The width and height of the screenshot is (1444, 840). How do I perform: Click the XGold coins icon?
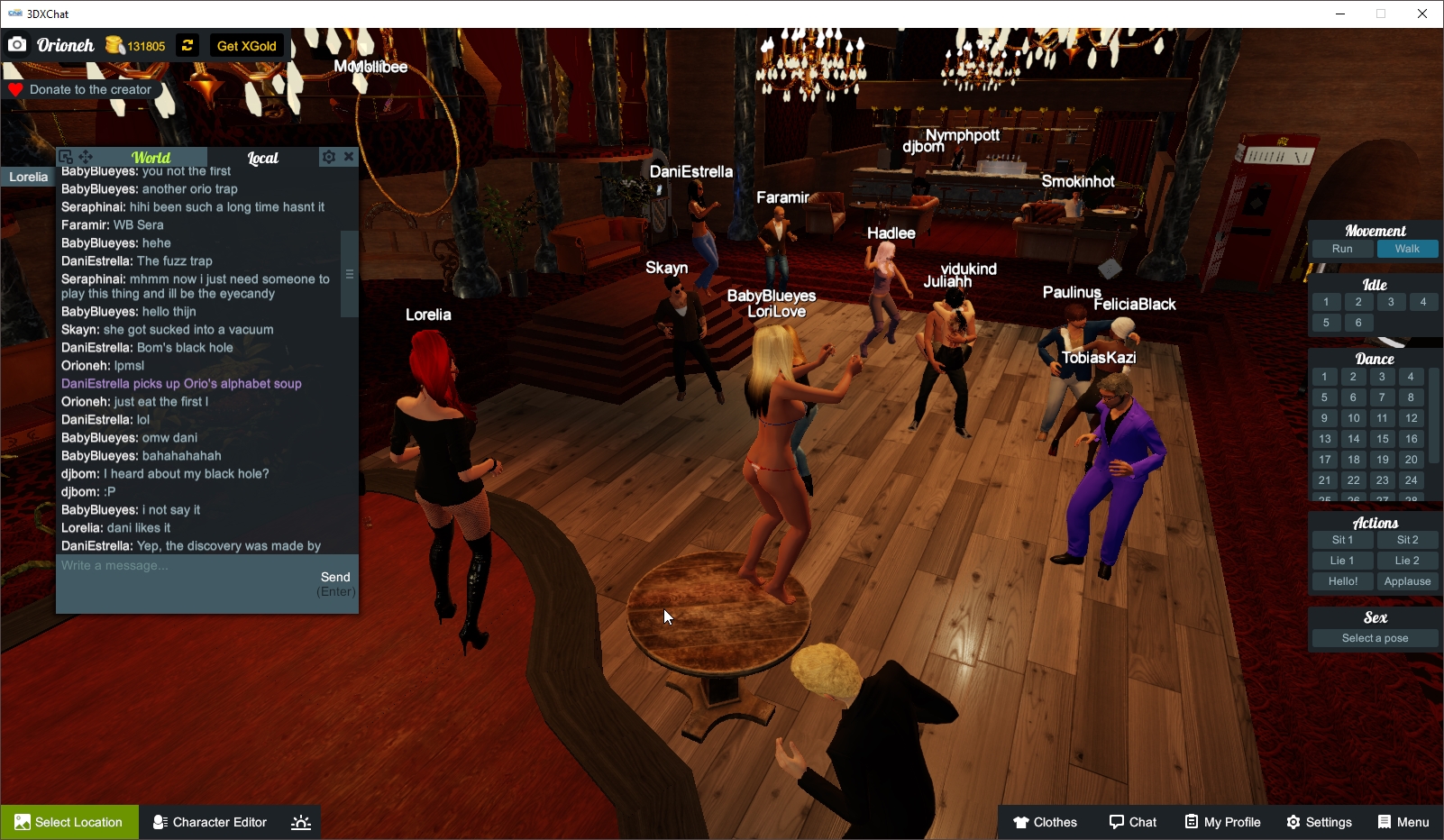[x=114, y=44]
